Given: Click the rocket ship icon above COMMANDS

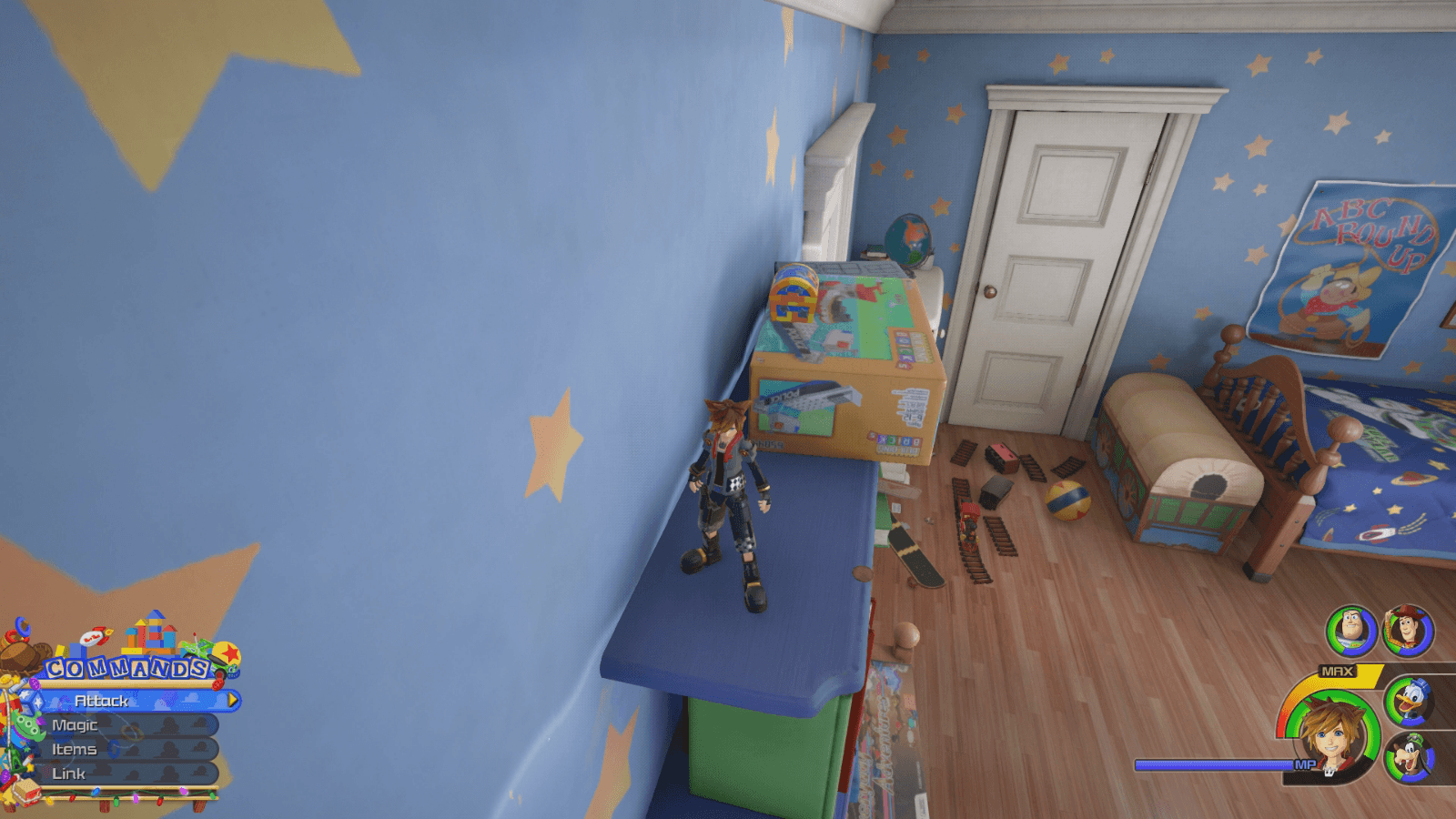Looking at the screenshot, I should (95, 634).
